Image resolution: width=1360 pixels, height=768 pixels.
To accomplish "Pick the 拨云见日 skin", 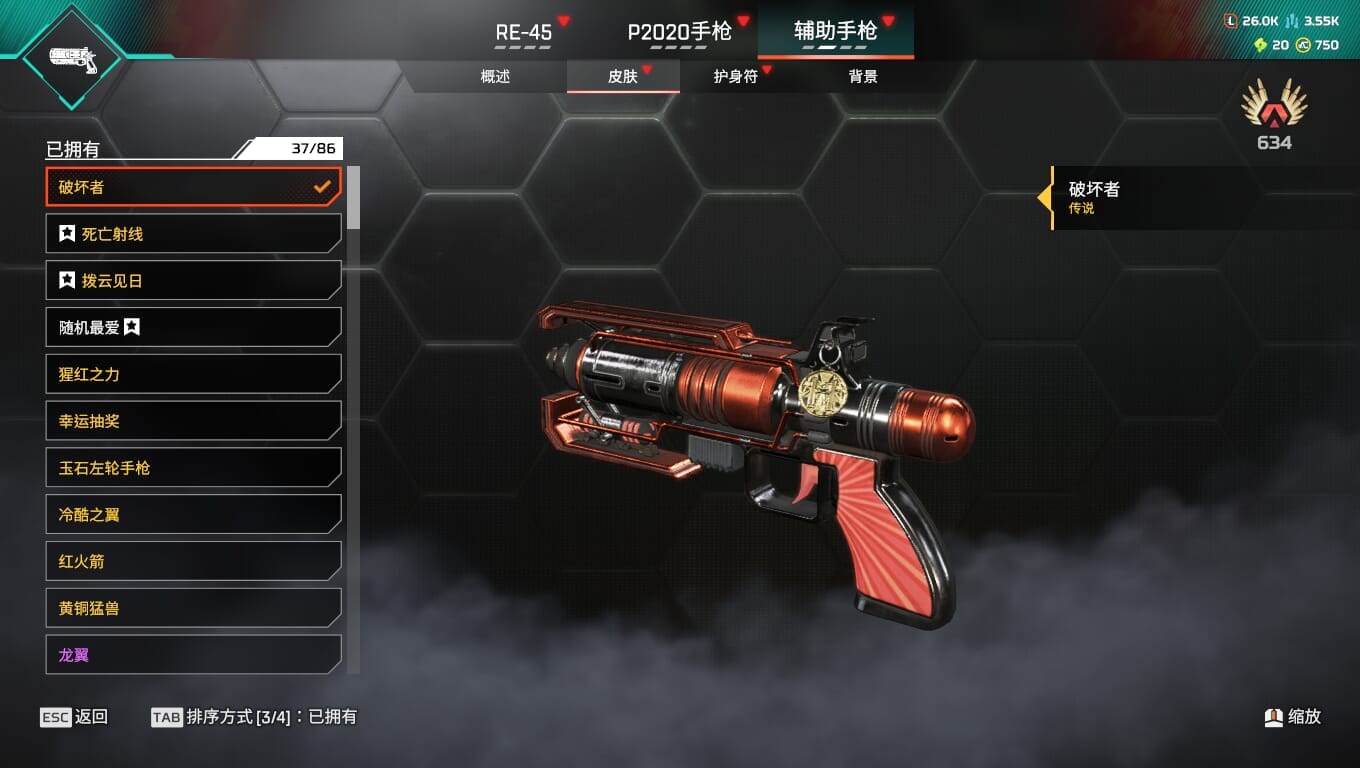I will 193,281.
